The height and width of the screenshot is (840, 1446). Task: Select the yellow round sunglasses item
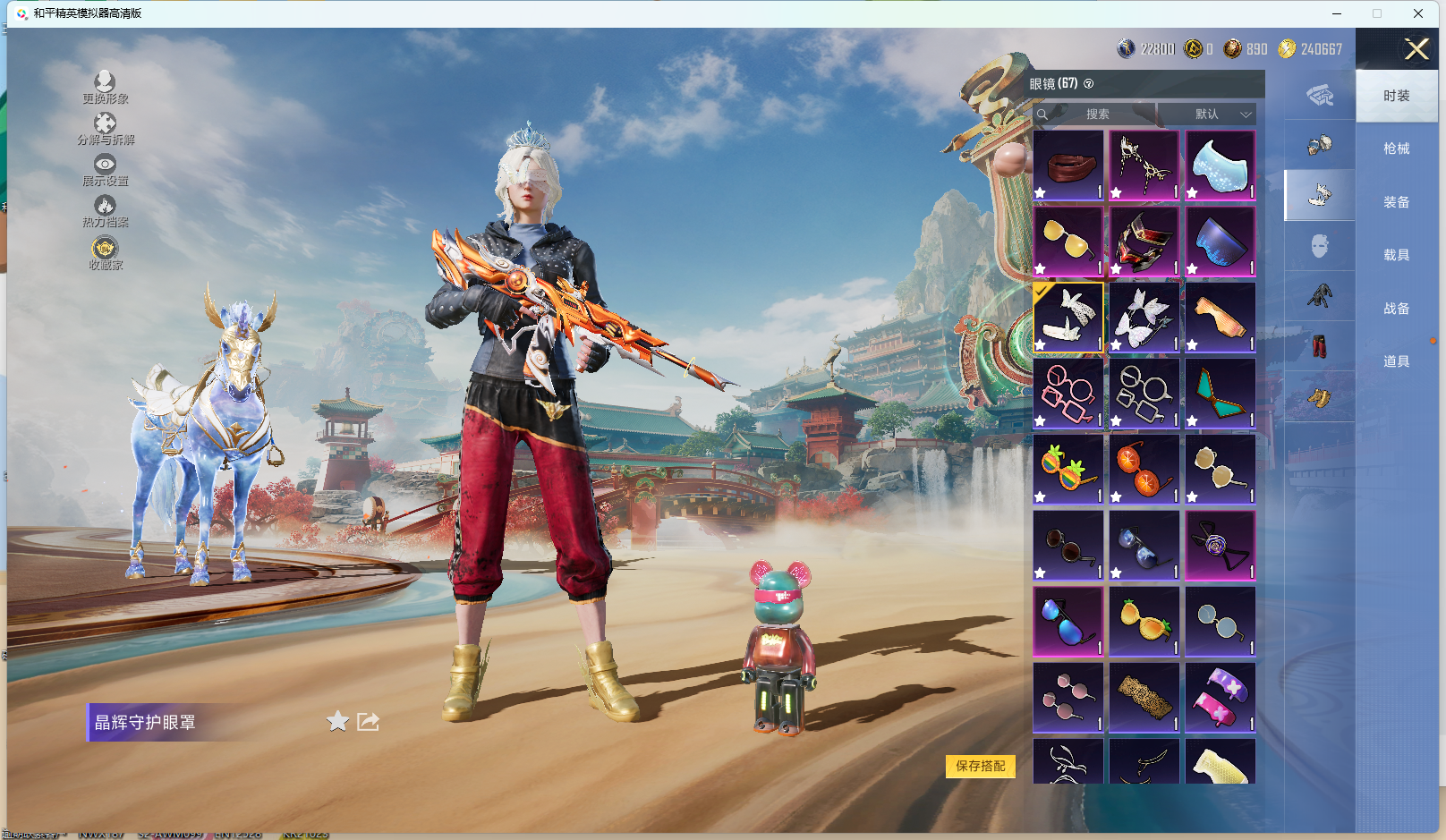1067,242
